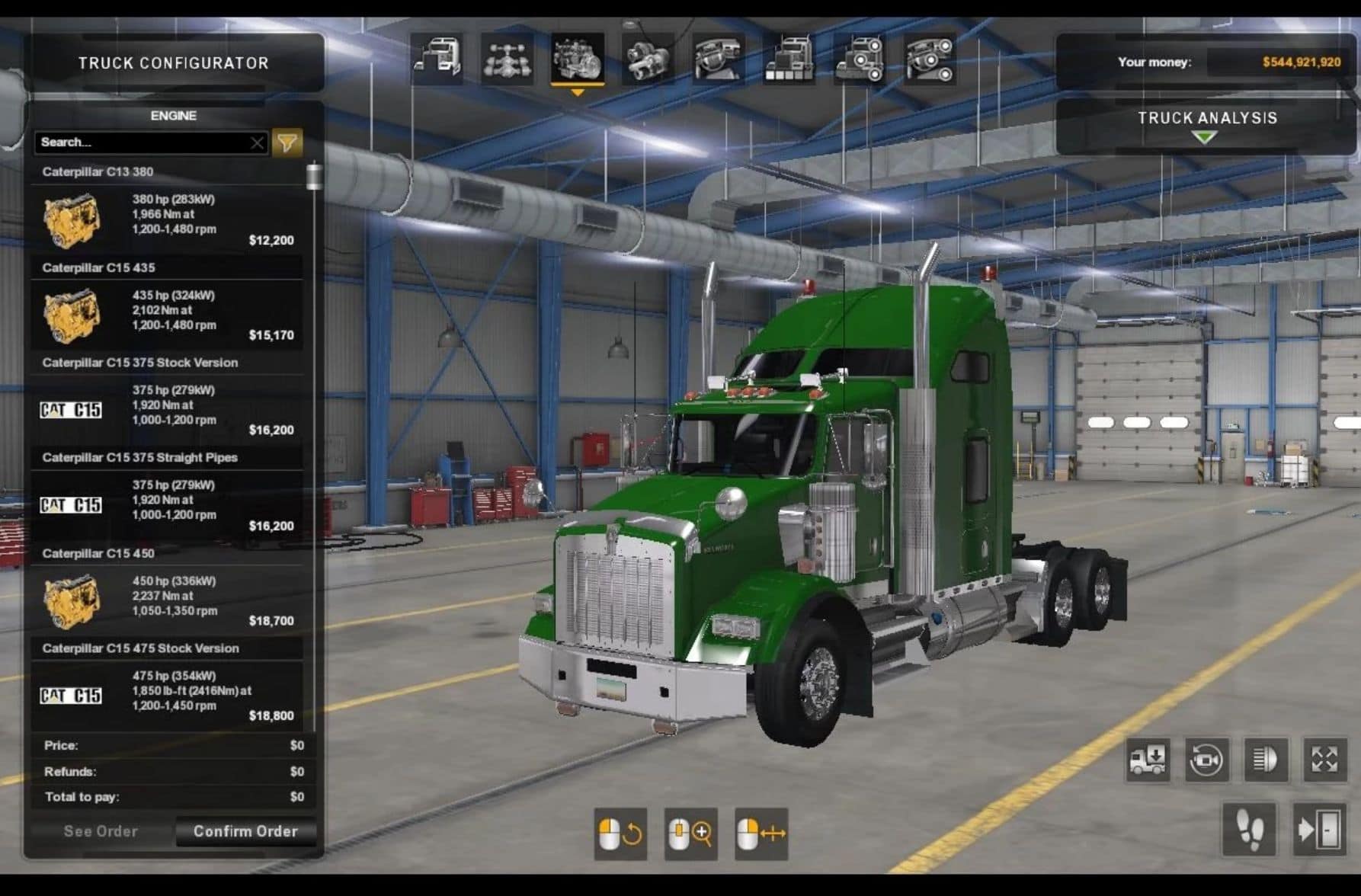Switch to the truck cabin category tab
The height and width of the screenshot is (896, 1361).
click(437, 59)
